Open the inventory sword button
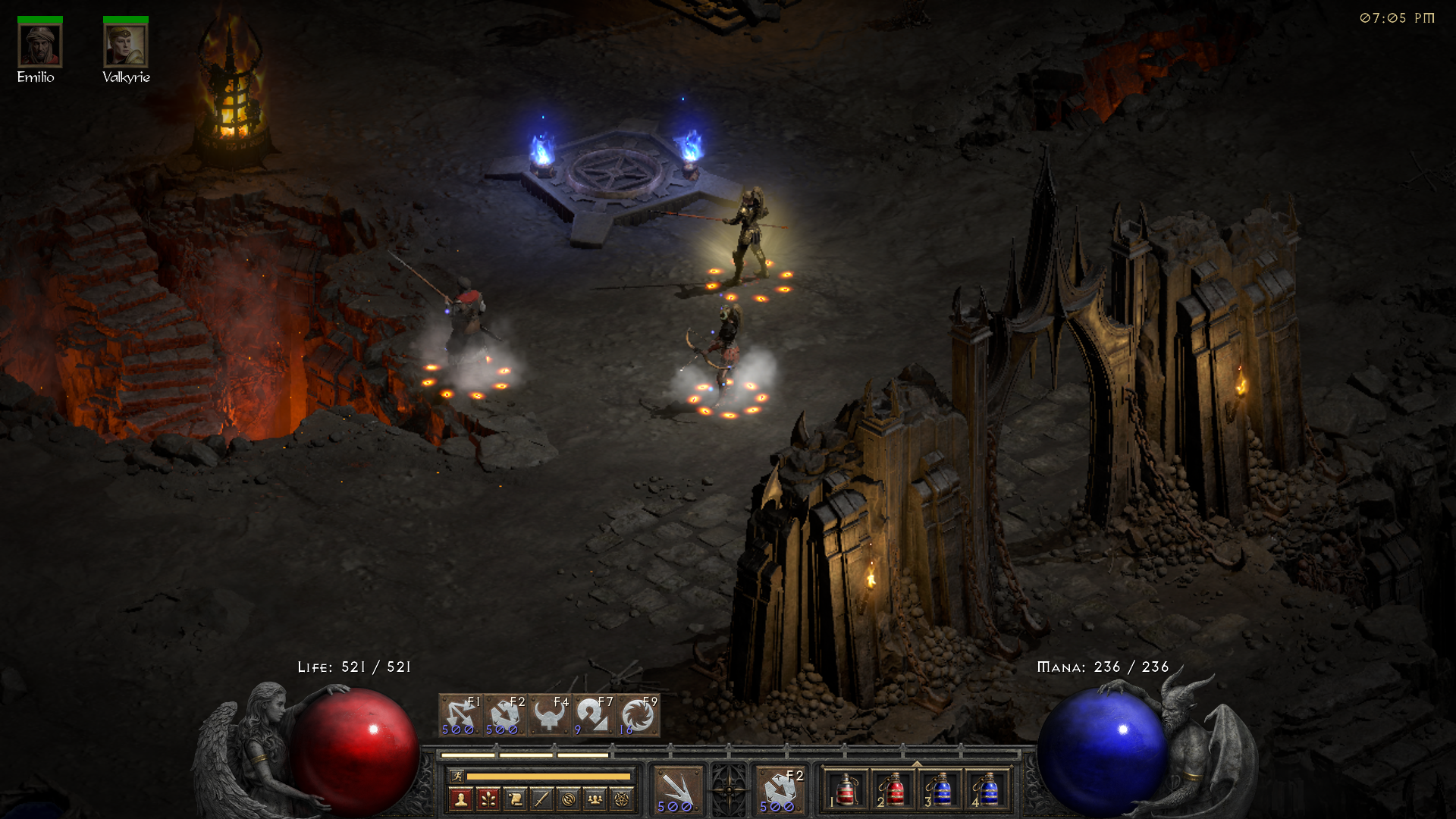1456x819 pixels. [x=541, y=799]
